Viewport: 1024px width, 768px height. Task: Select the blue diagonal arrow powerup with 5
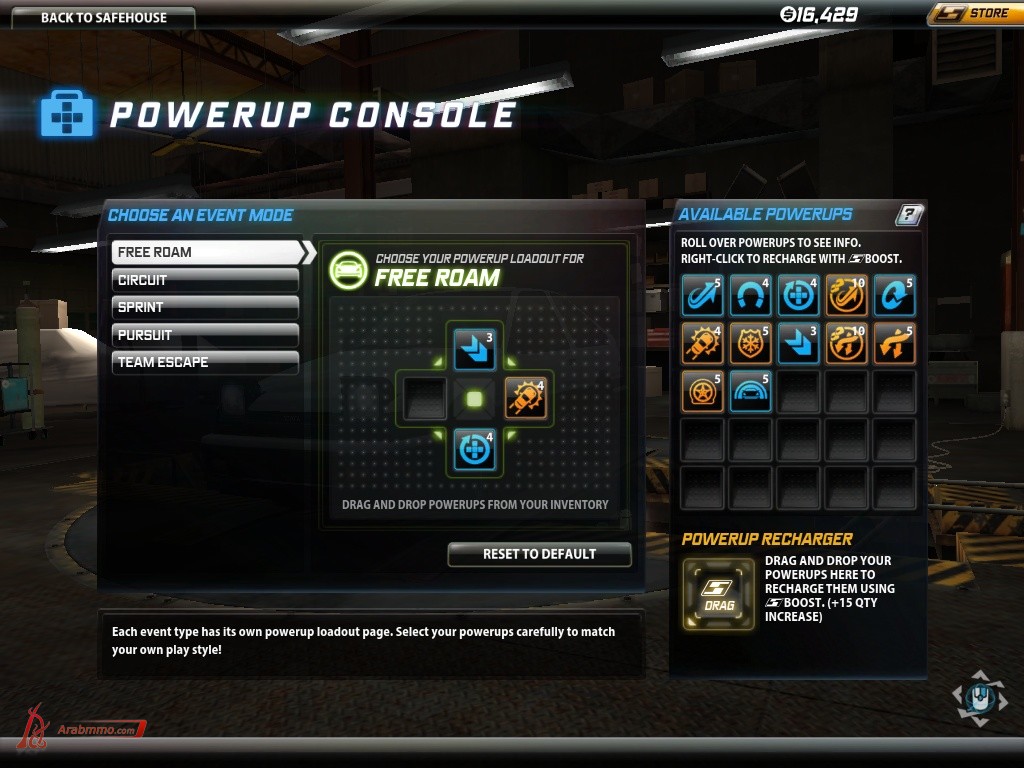coord(701,295)
